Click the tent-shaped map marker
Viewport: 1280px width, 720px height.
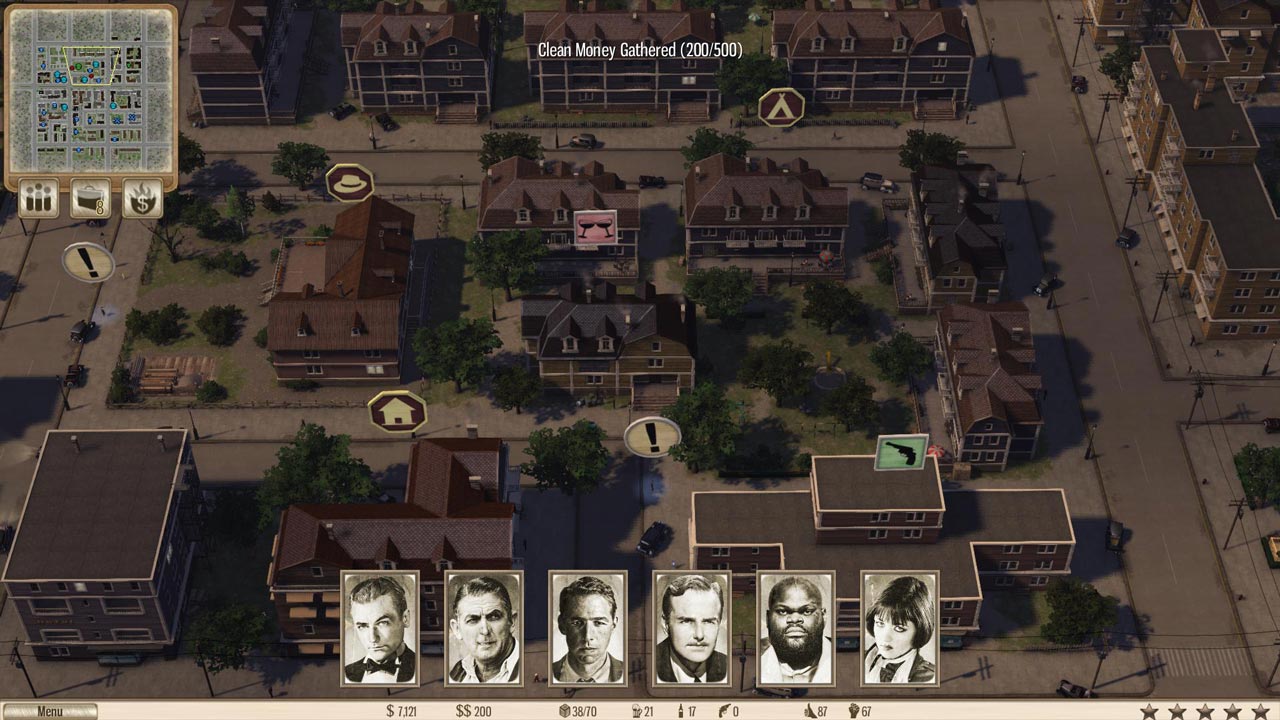[781, 107]
